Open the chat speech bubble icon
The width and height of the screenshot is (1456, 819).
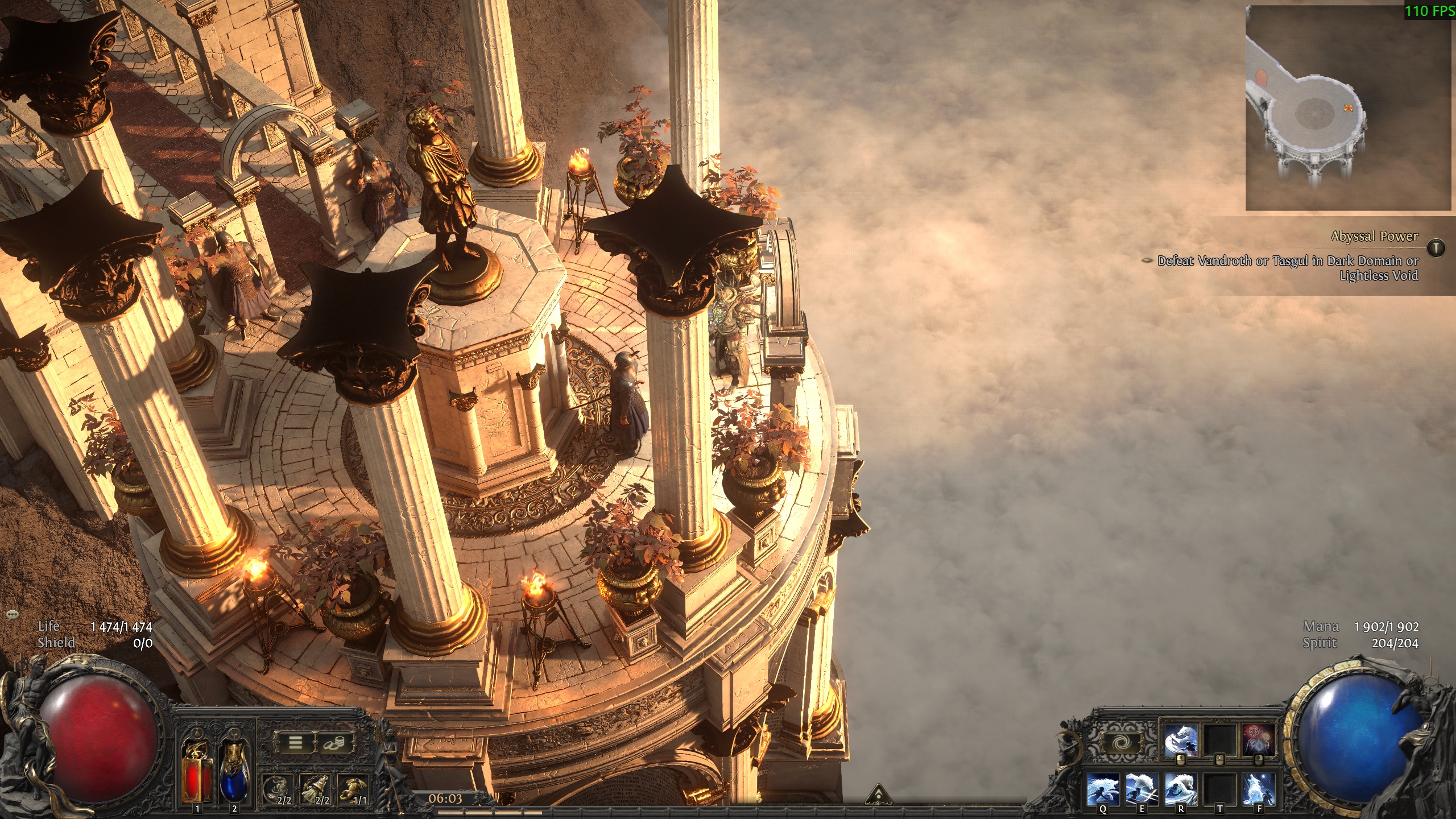(13, 615)
